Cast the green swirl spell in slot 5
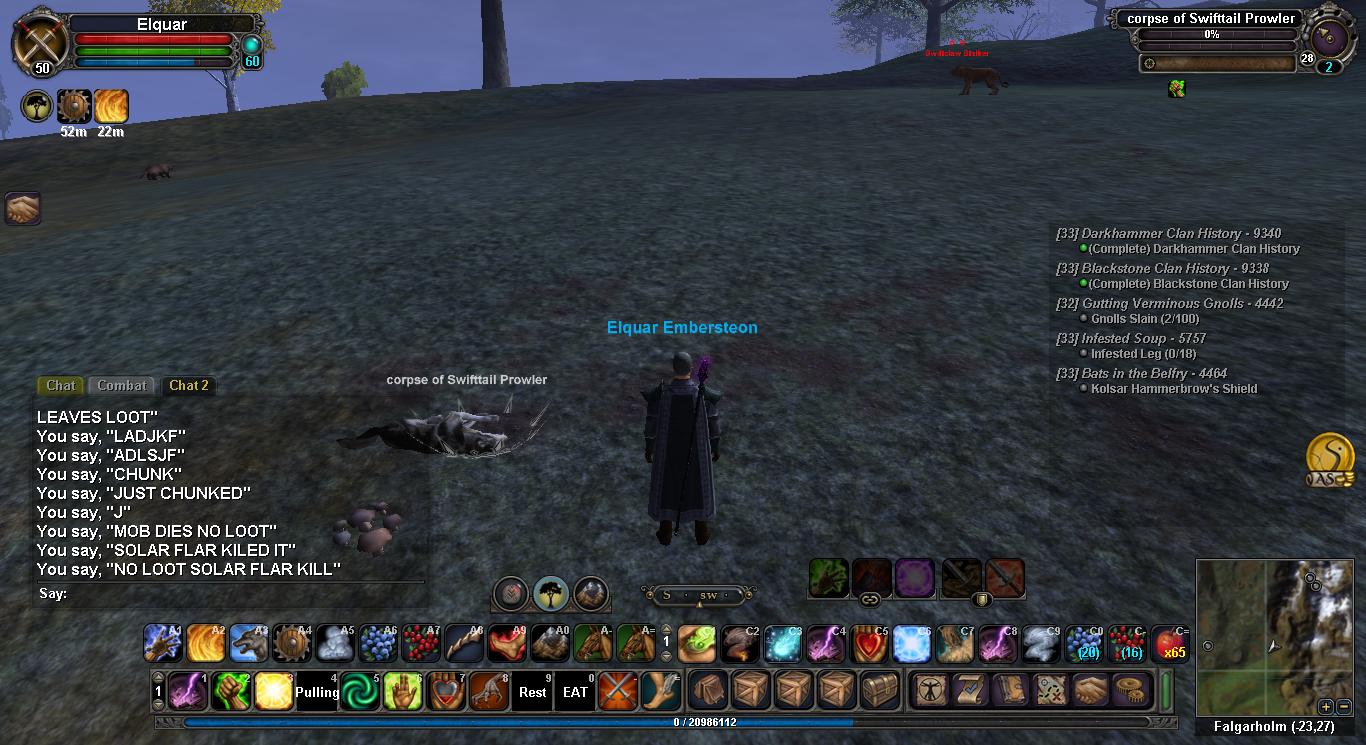This screenshot has height=745, width=1366. click(x=360, y=691)
